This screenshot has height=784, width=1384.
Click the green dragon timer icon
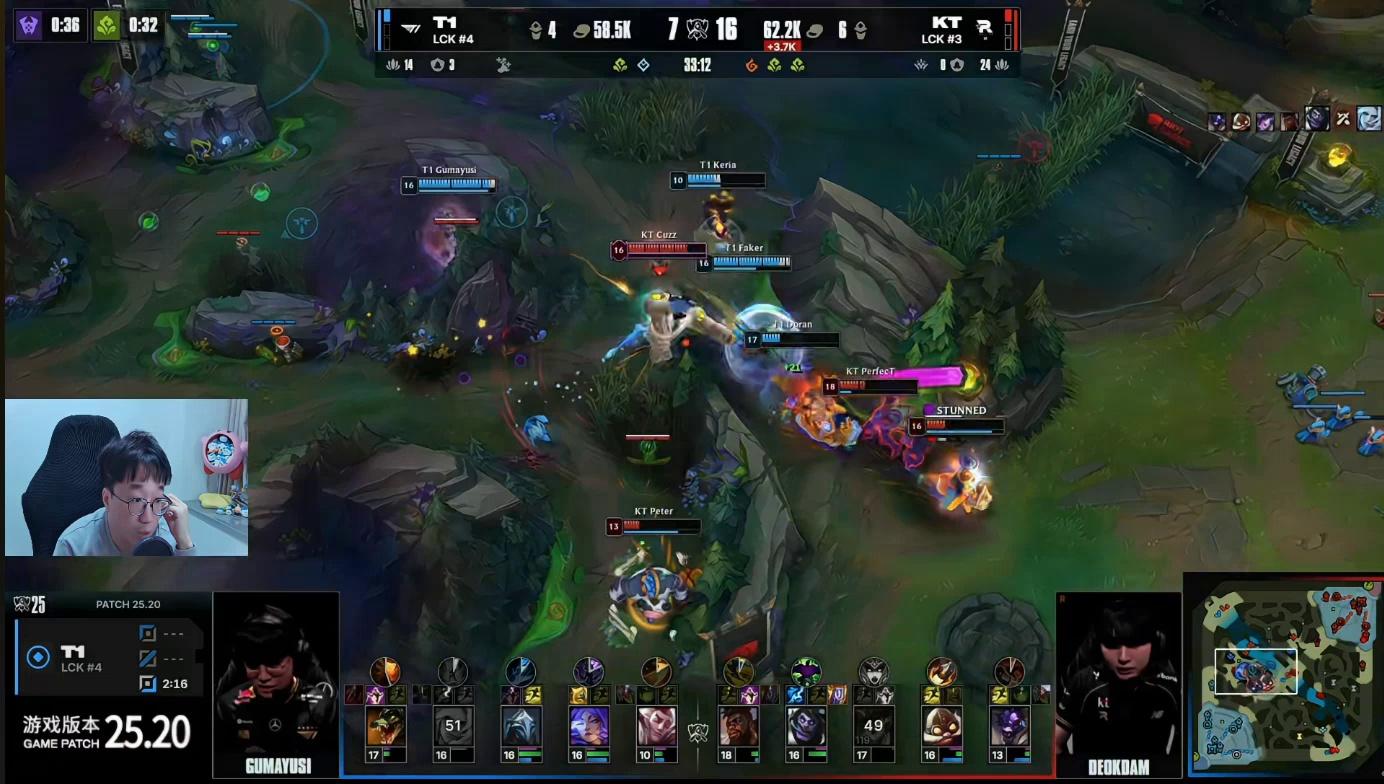click(x=106, y=25)
